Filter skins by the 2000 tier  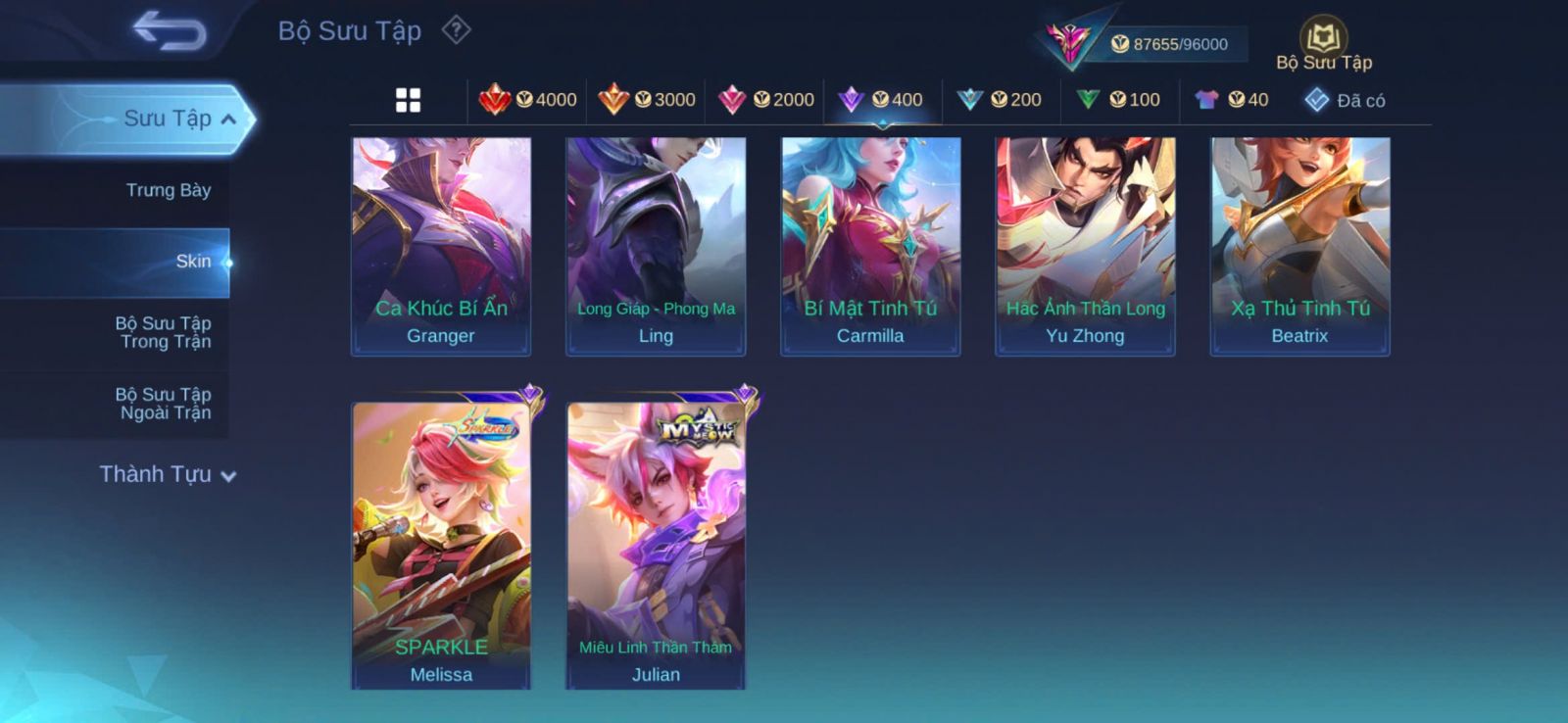click(766, 100)
